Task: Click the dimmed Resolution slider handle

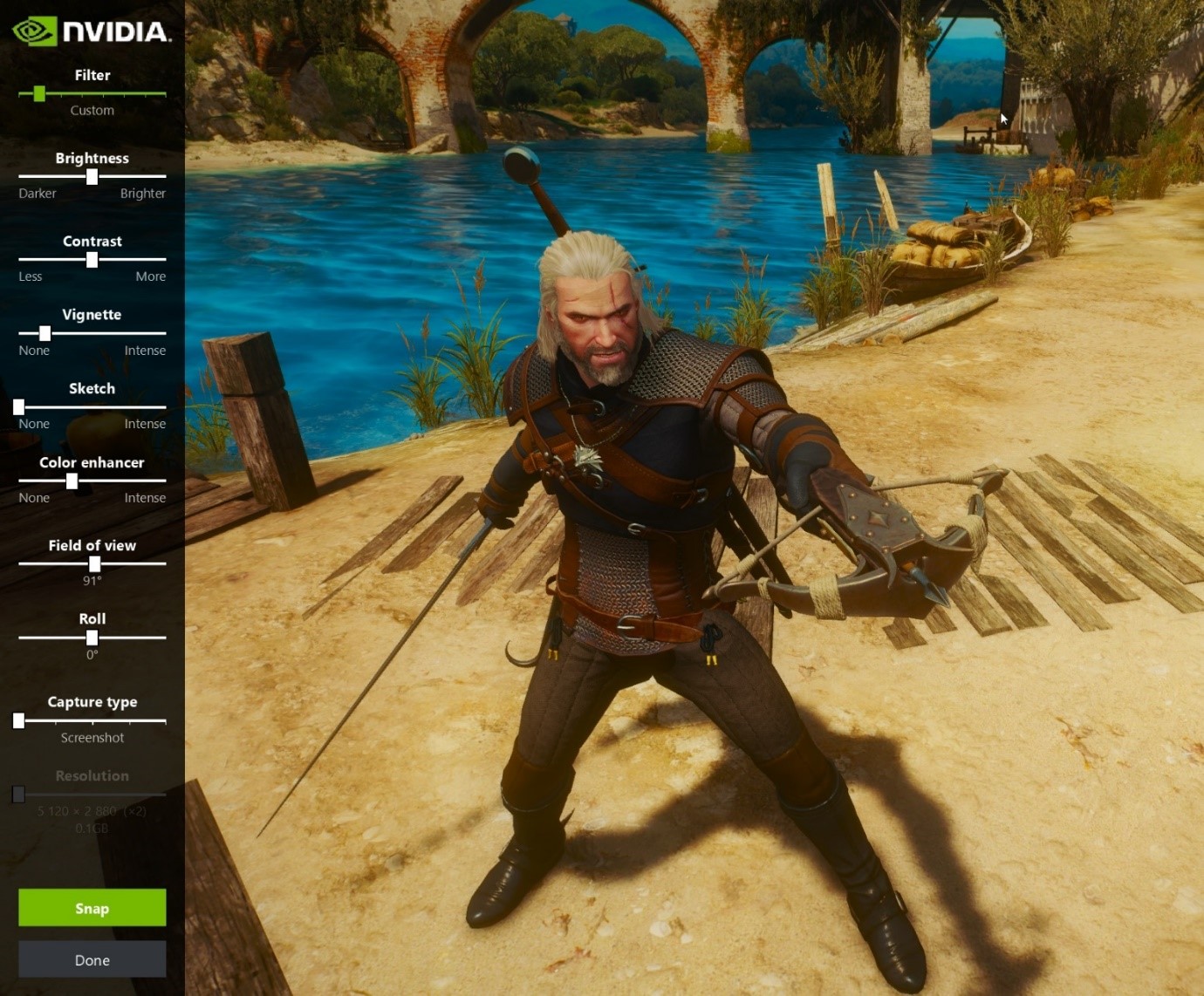Action: point(18,794)
